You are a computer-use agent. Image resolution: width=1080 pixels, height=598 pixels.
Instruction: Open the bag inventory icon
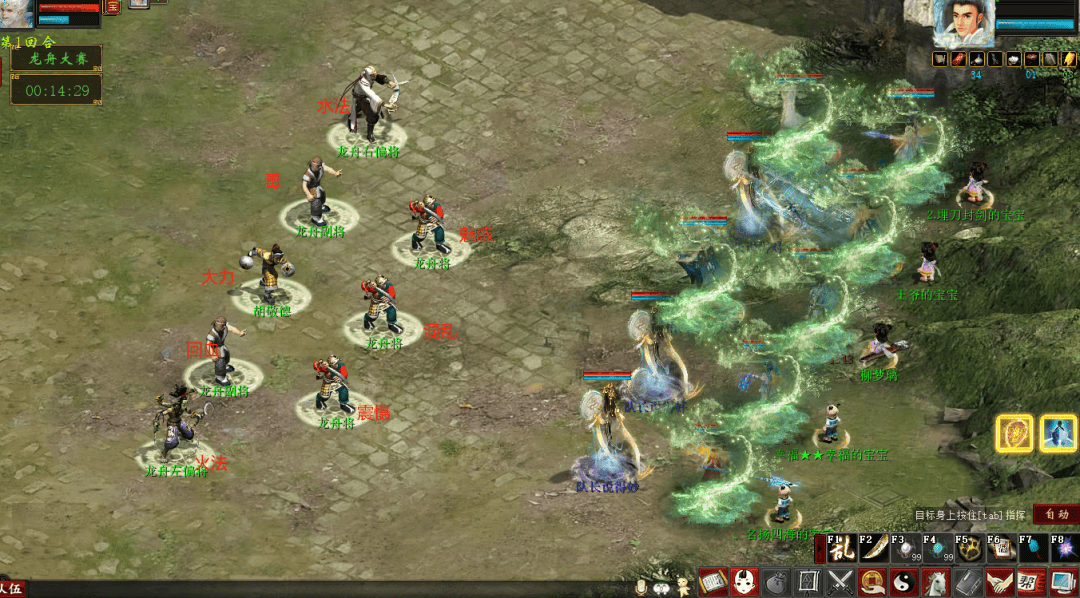776,581
